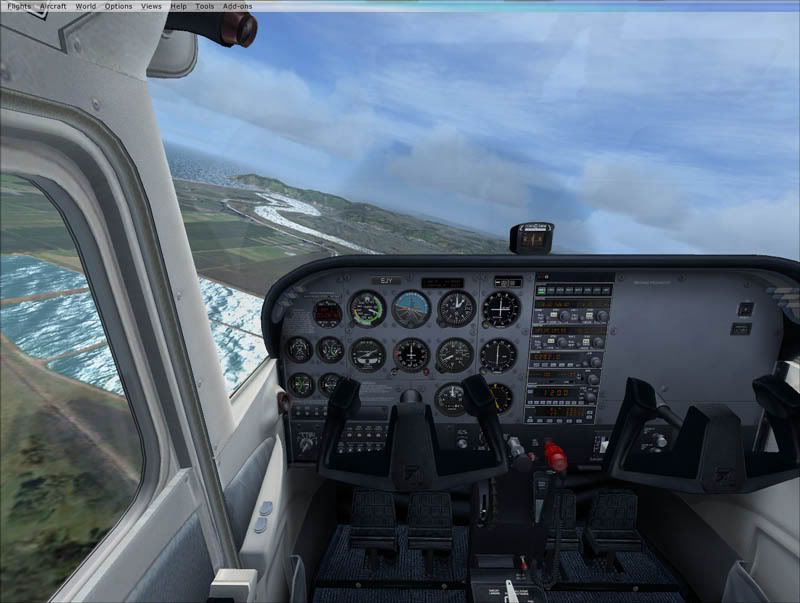Screen dimensions: 800x603
Task: Open the Options menu
Action: 118,6
